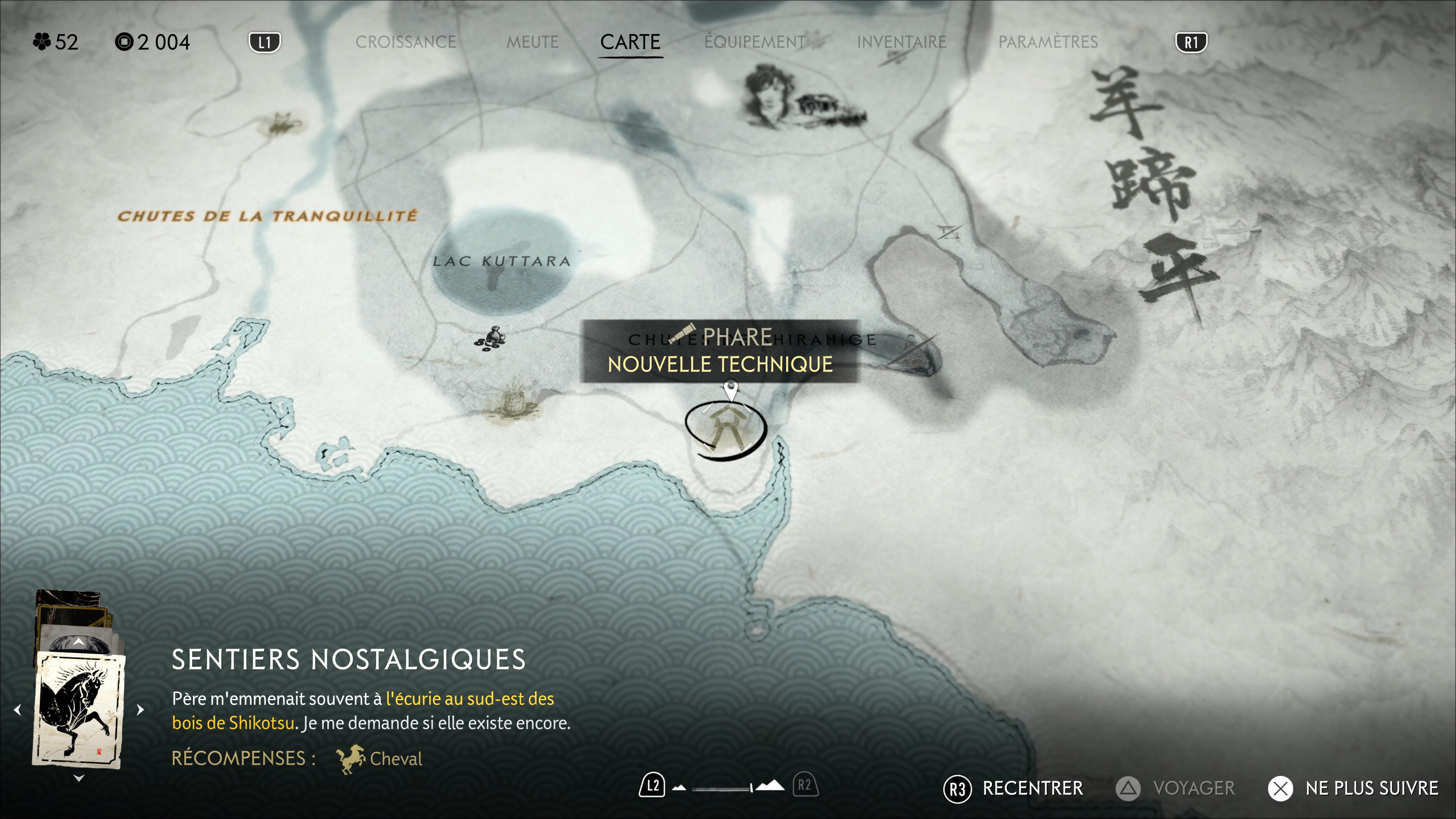
Task: Show the previous quest card with left arrow
Action: point(17,709)
